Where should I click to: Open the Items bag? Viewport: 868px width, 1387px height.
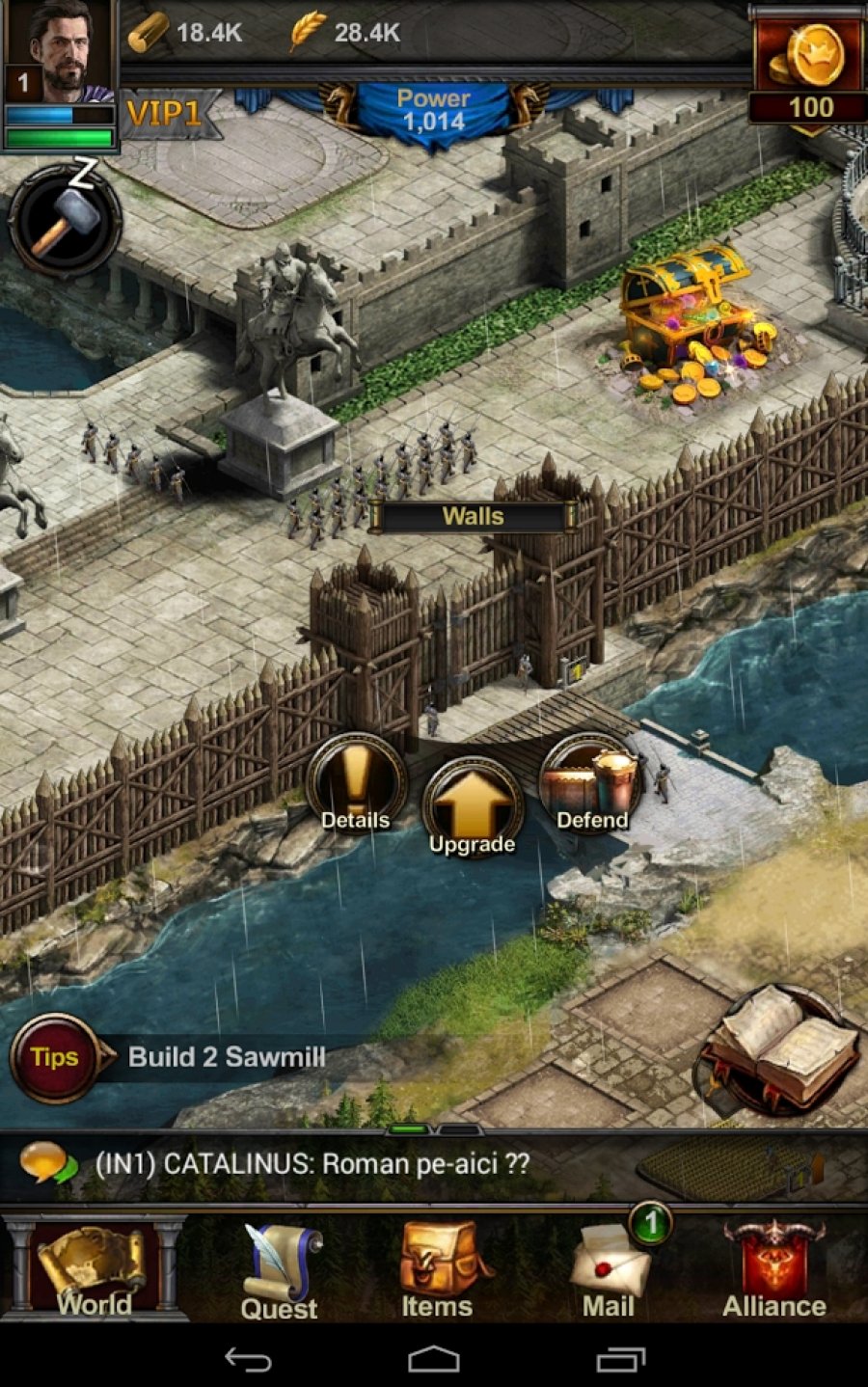click(437, 1269)
